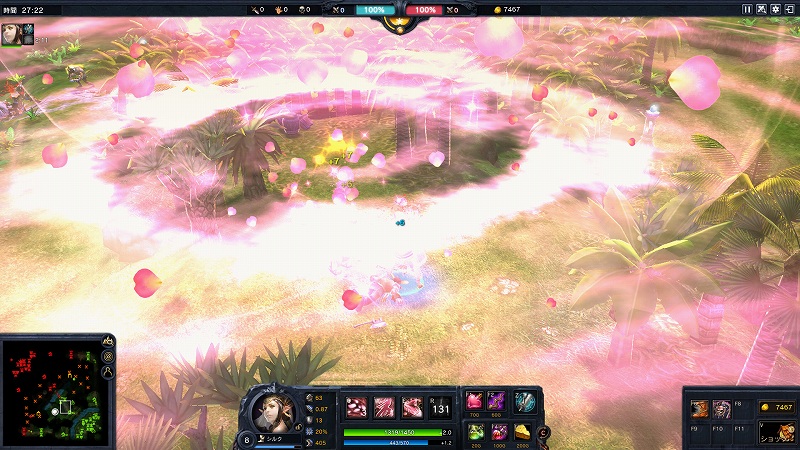Select the red potion item labeled 1000
The height and width of the screenshot is (450, 800).
pyautogui.click(x=498, y=431)
